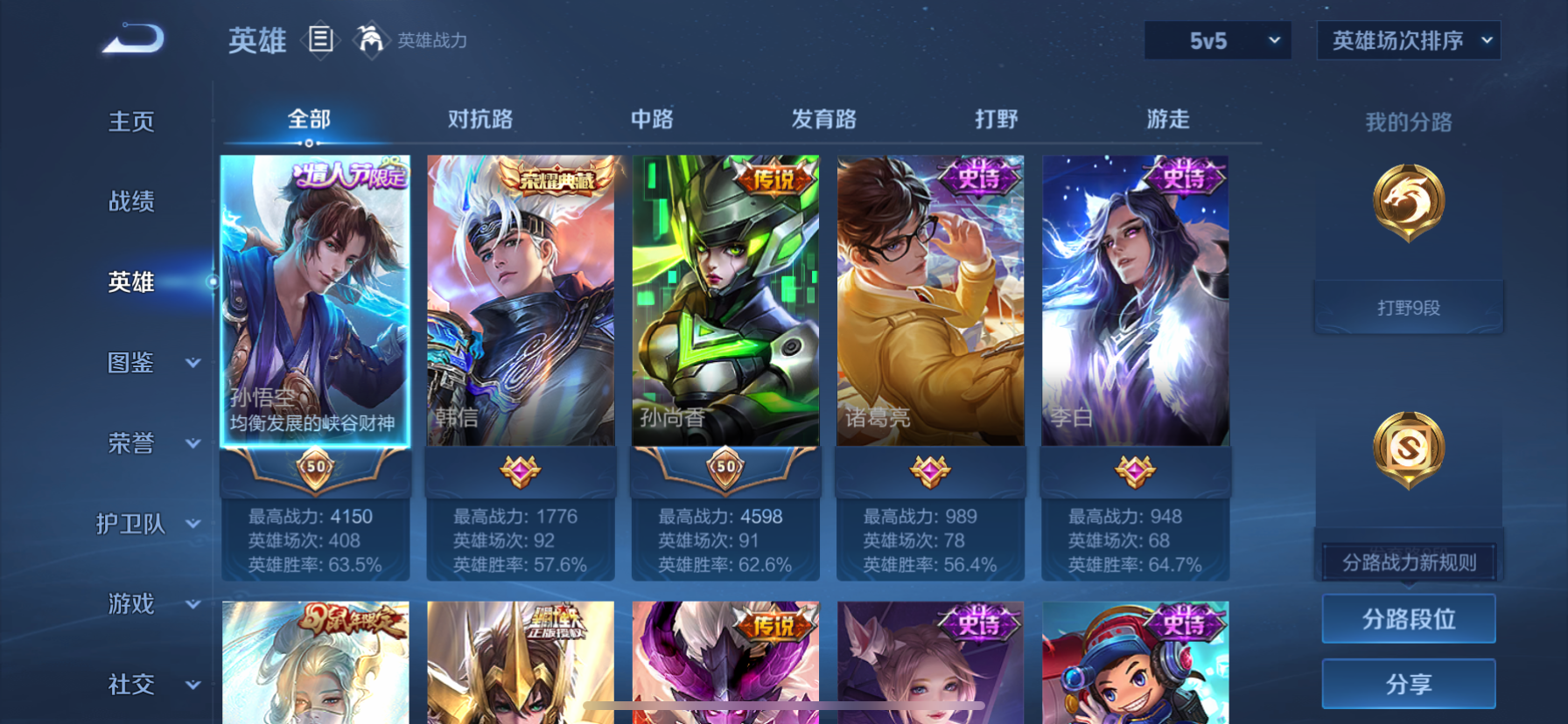
Task: Click the 分享 button
Action: 1408,684
